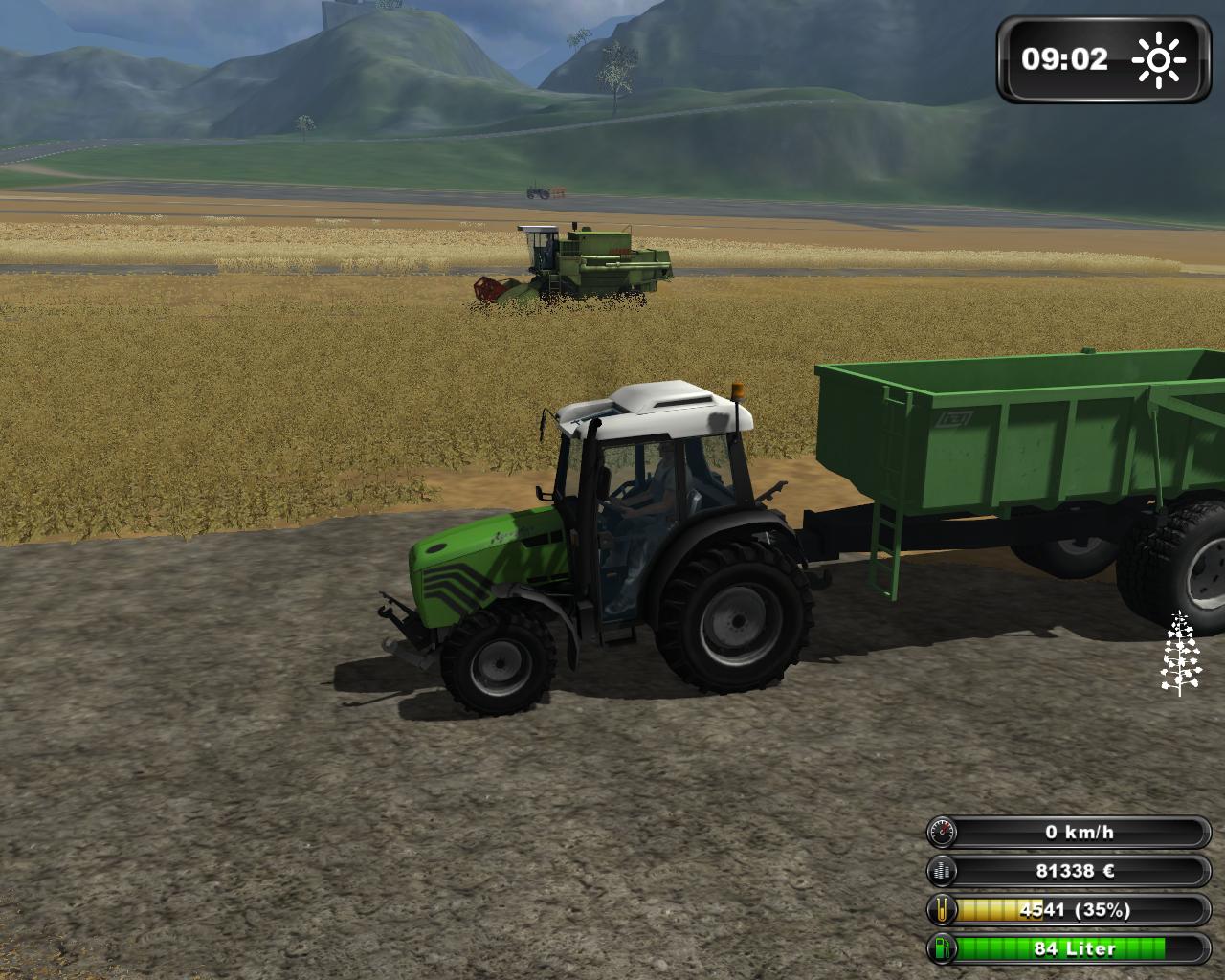1225x980 pixels.
Task: Click the trailer fill level icon
Action: [x=943, y=910]
